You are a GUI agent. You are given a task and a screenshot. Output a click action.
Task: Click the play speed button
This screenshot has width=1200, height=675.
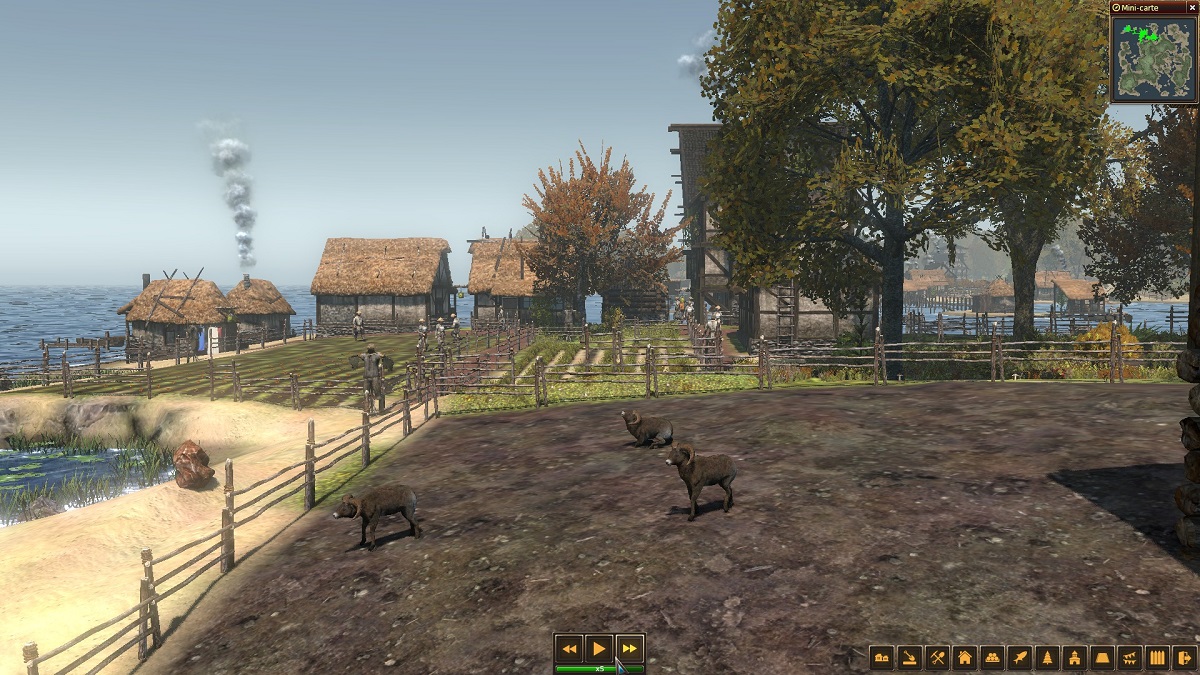coord(599,648)
